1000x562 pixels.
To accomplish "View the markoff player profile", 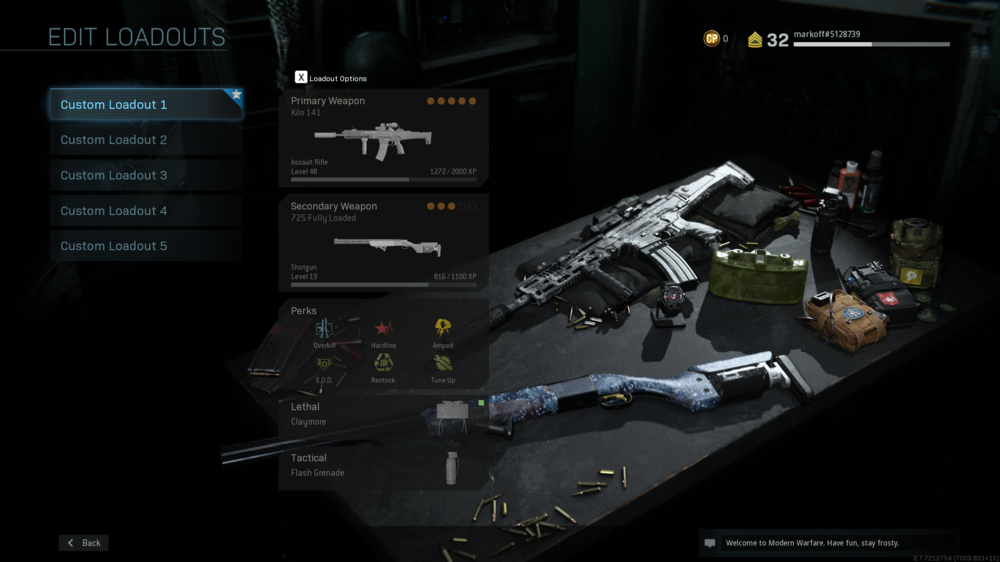I will (x=870, y=39).
